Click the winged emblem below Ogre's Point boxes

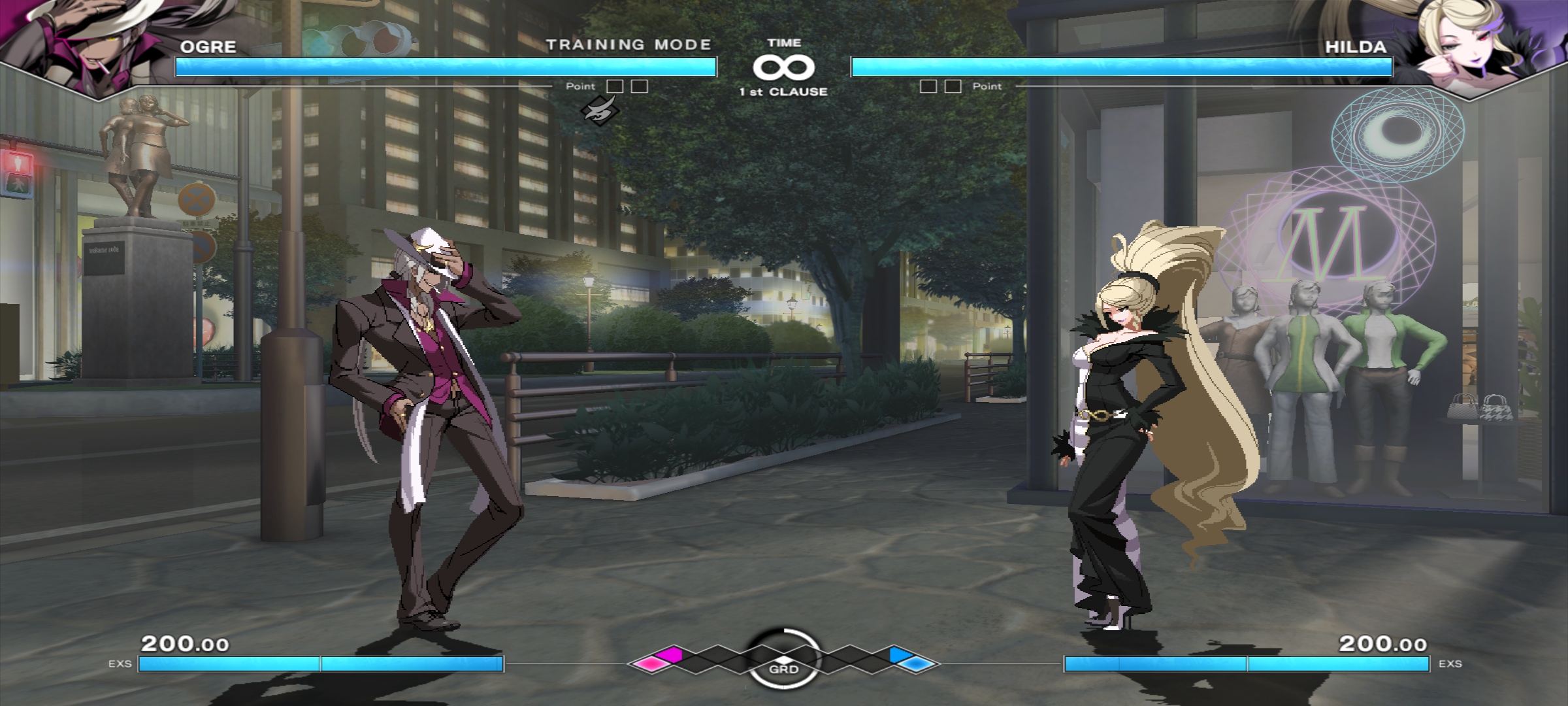tap(599, 110)
